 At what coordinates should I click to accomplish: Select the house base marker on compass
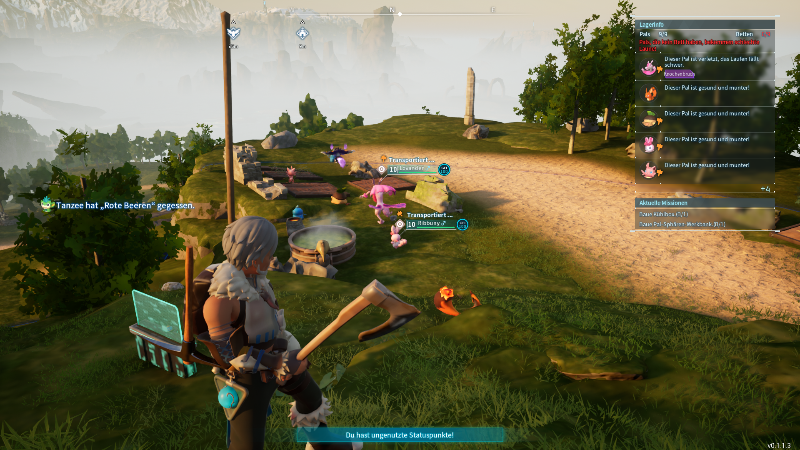click(302, 34)
